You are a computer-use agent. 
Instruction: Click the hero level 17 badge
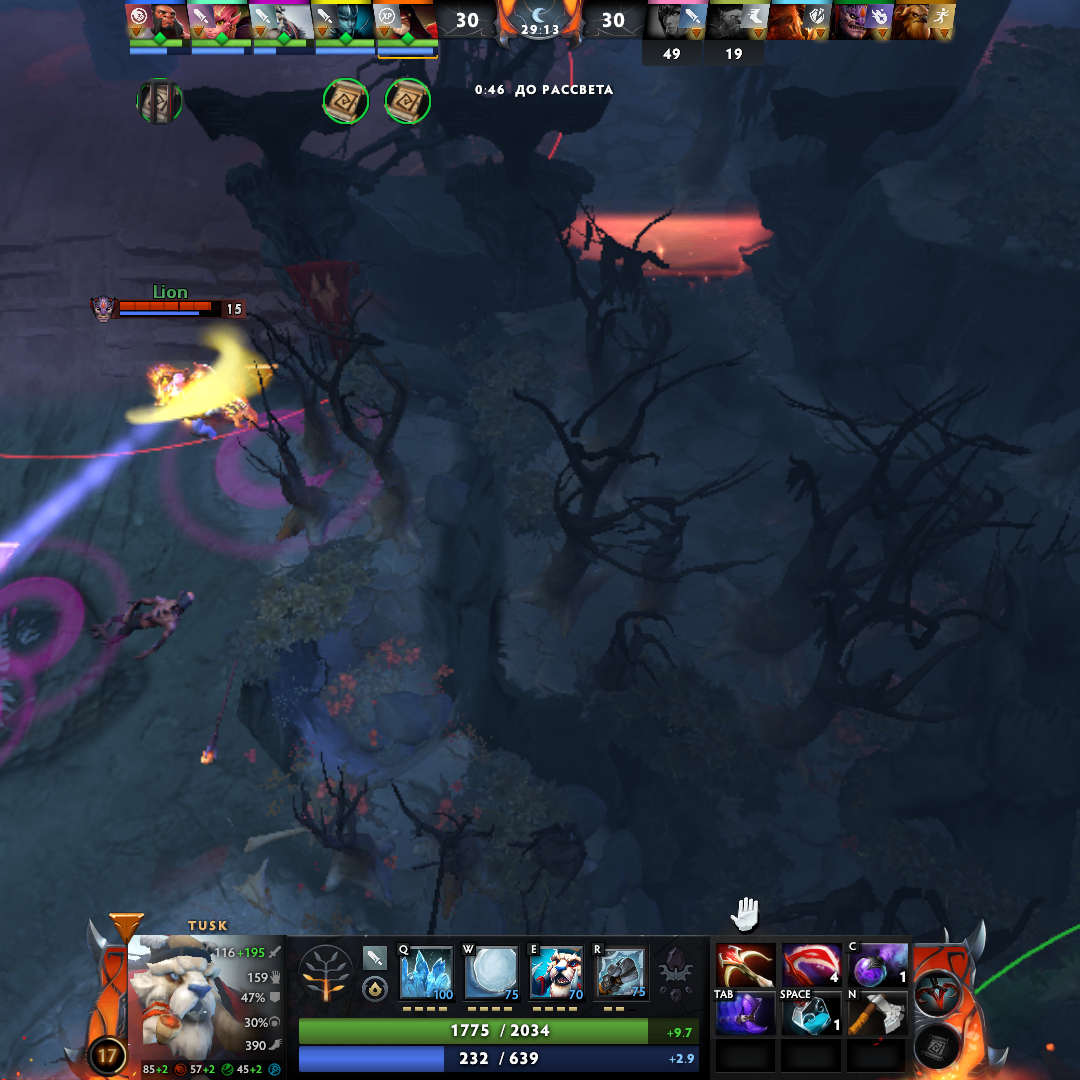click(x=106, y=1054)
